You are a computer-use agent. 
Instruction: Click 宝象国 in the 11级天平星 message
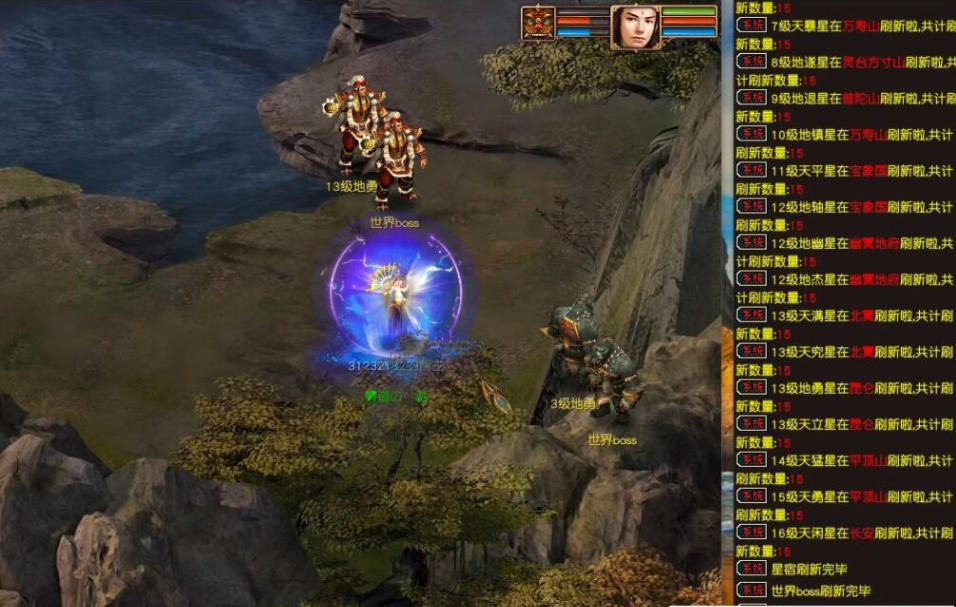tap(866, 170)
